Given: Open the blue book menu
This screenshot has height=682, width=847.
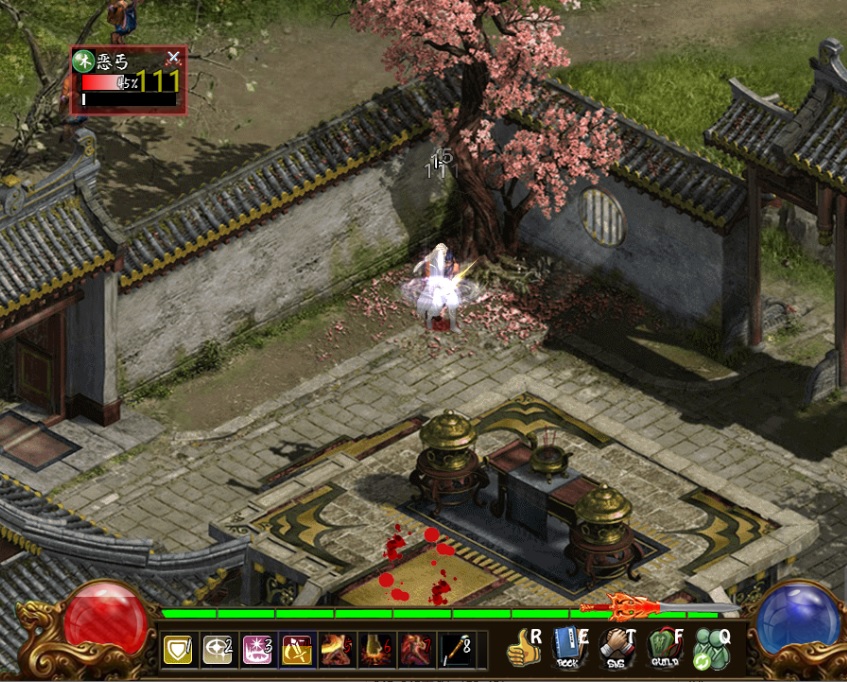Looking at the screenshot, I should pyautogui.click(x=569, y=649).
